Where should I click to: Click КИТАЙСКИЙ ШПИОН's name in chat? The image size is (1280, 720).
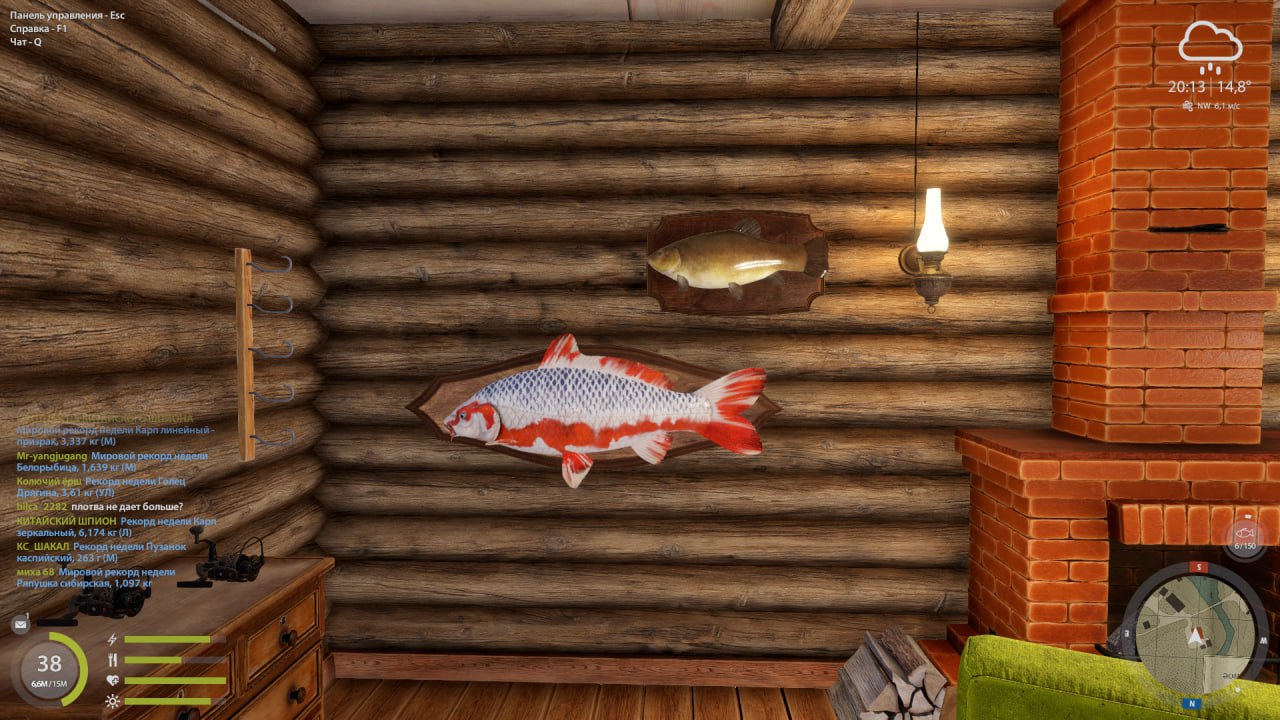tap(65, 521)
